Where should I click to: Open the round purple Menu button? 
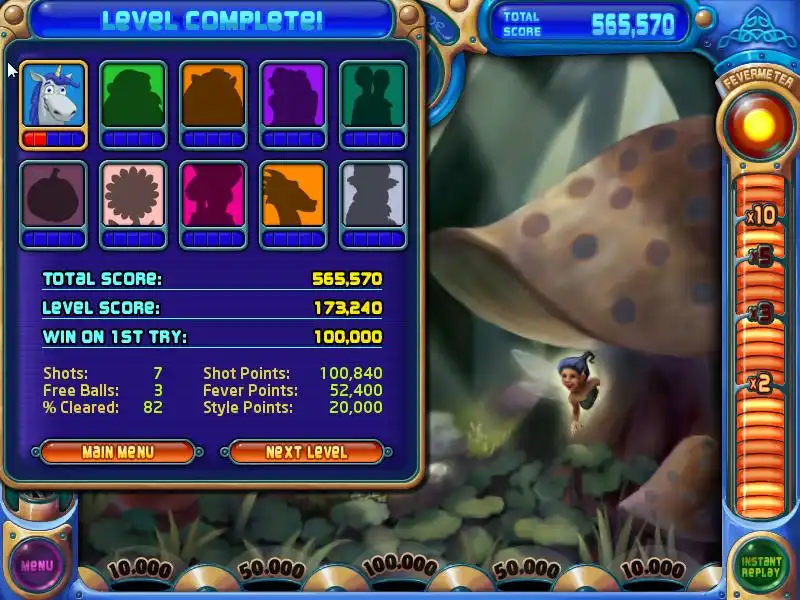point(37,565)
